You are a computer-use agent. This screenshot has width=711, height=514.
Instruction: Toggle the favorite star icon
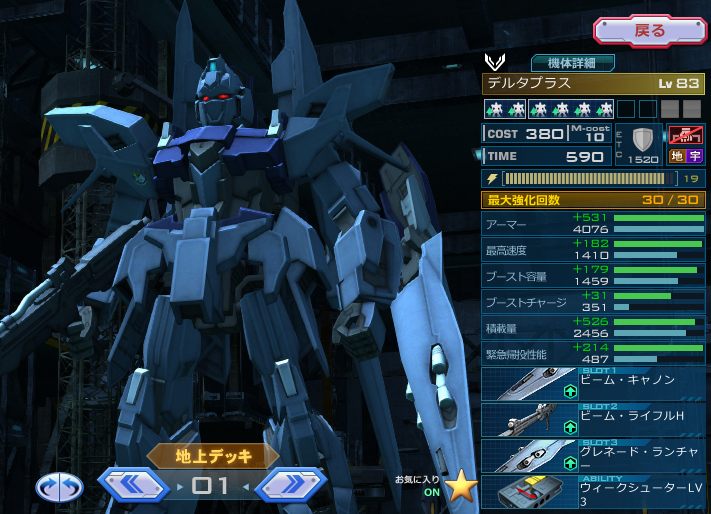[x=461, y=485]
